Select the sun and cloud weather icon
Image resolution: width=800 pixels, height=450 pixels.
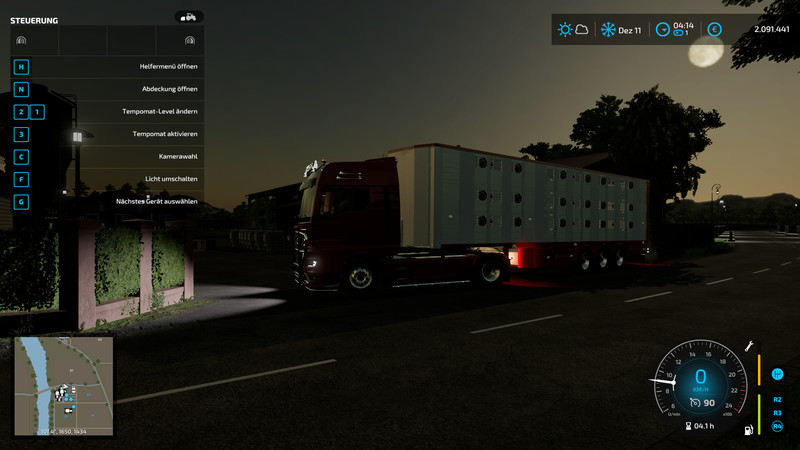tap(573, 30)
